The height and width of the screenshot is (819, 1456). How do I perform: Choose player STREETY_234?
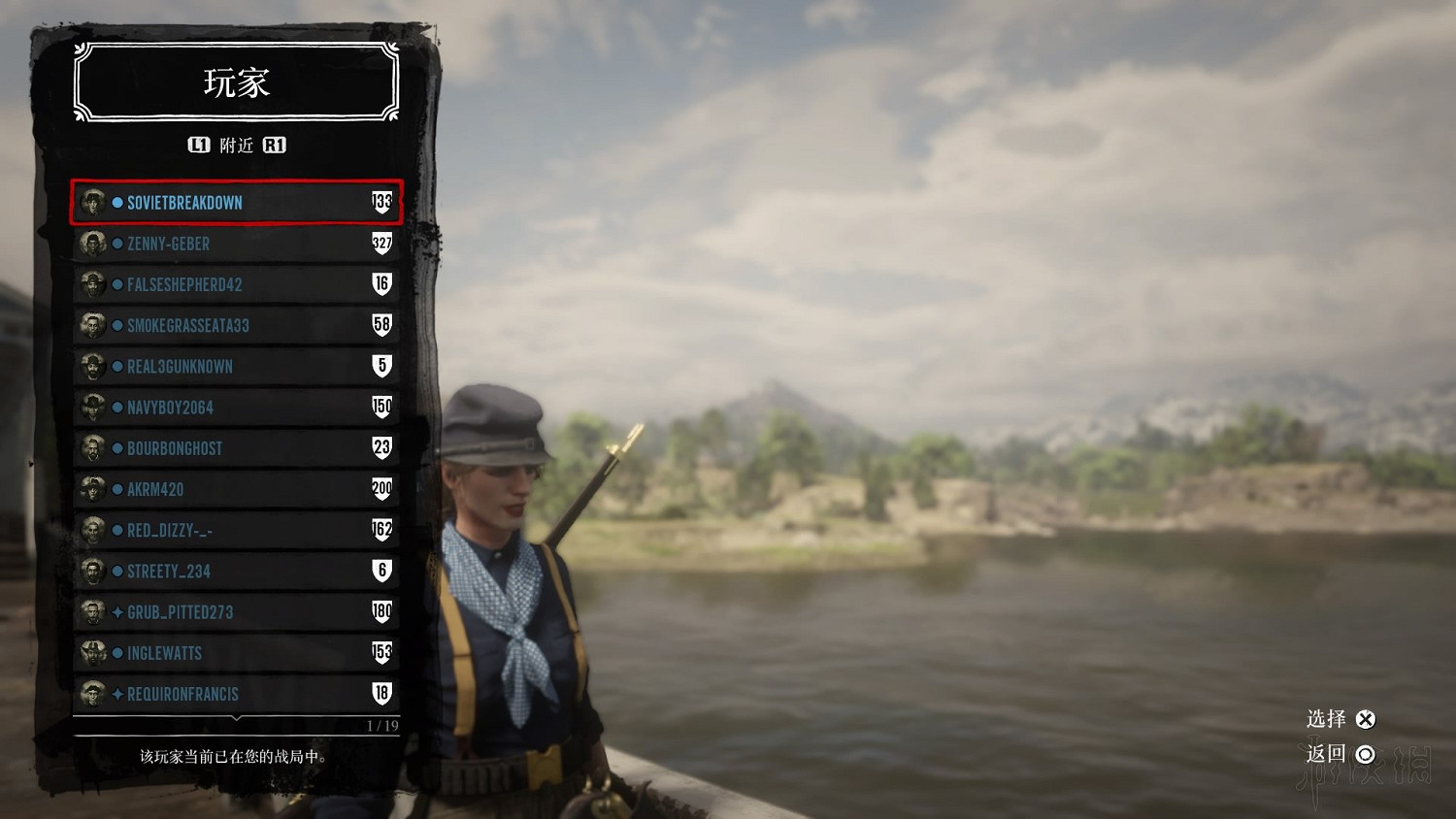coord(236,572)
